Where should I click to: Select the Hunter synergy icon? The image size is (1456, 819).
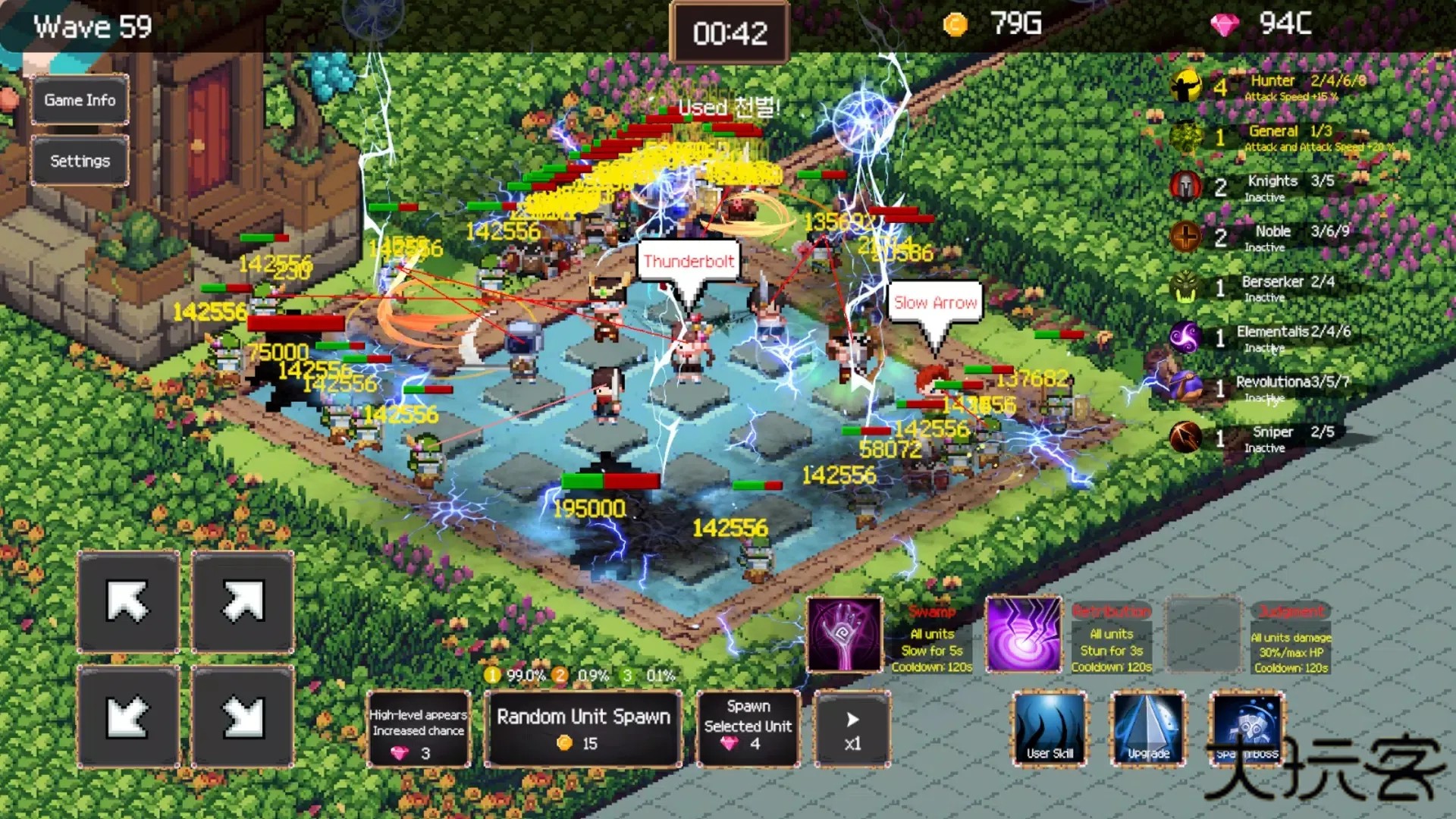pos(1185,86)
